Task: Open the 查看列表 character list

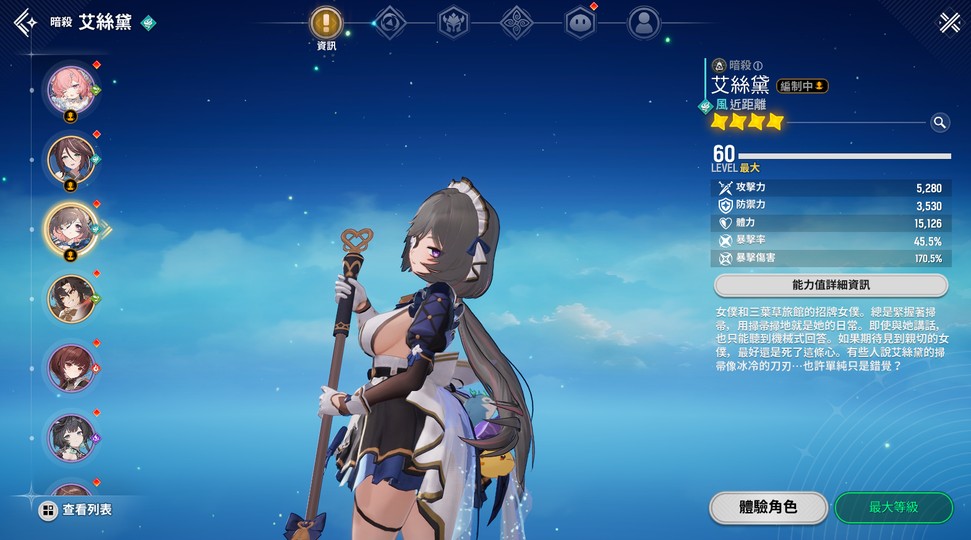Action: [x=75, y=510]
